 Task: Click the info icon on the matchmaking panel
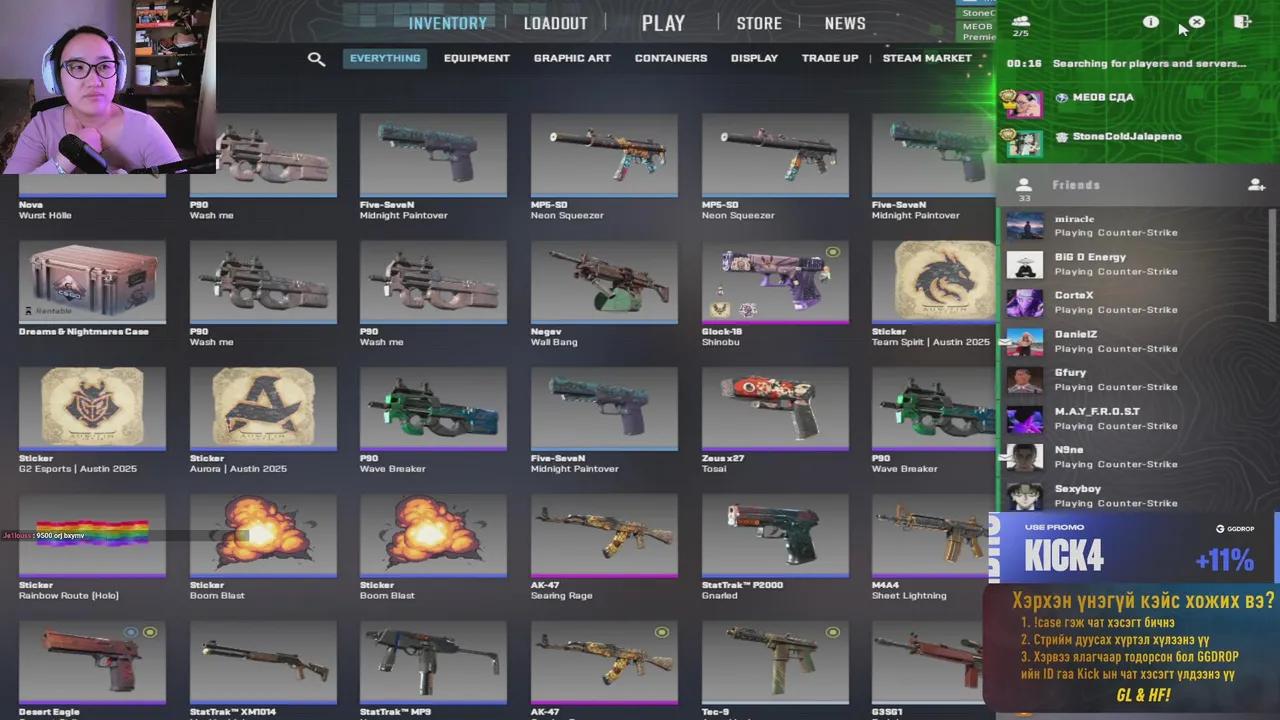(x=1150, y=22)
